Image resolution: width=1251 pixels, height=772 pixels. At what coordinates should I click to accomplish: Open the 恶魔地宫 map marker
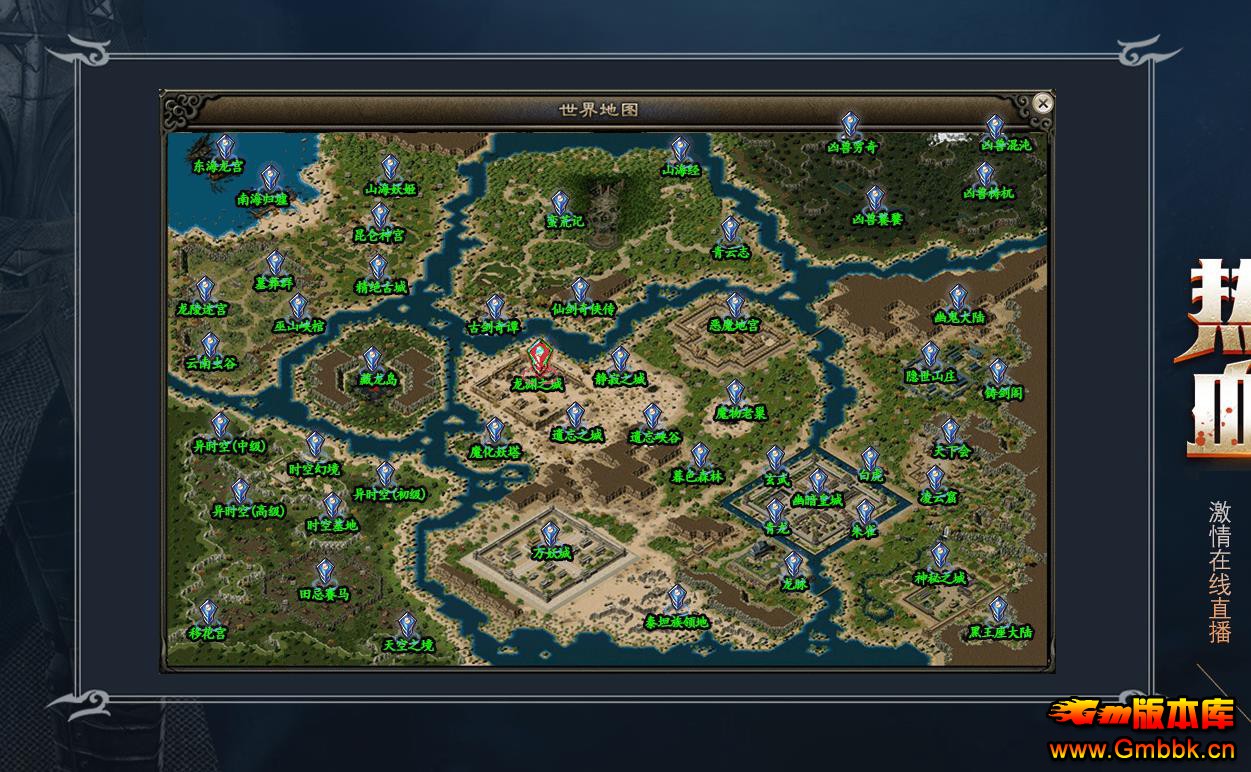point(735,307)
